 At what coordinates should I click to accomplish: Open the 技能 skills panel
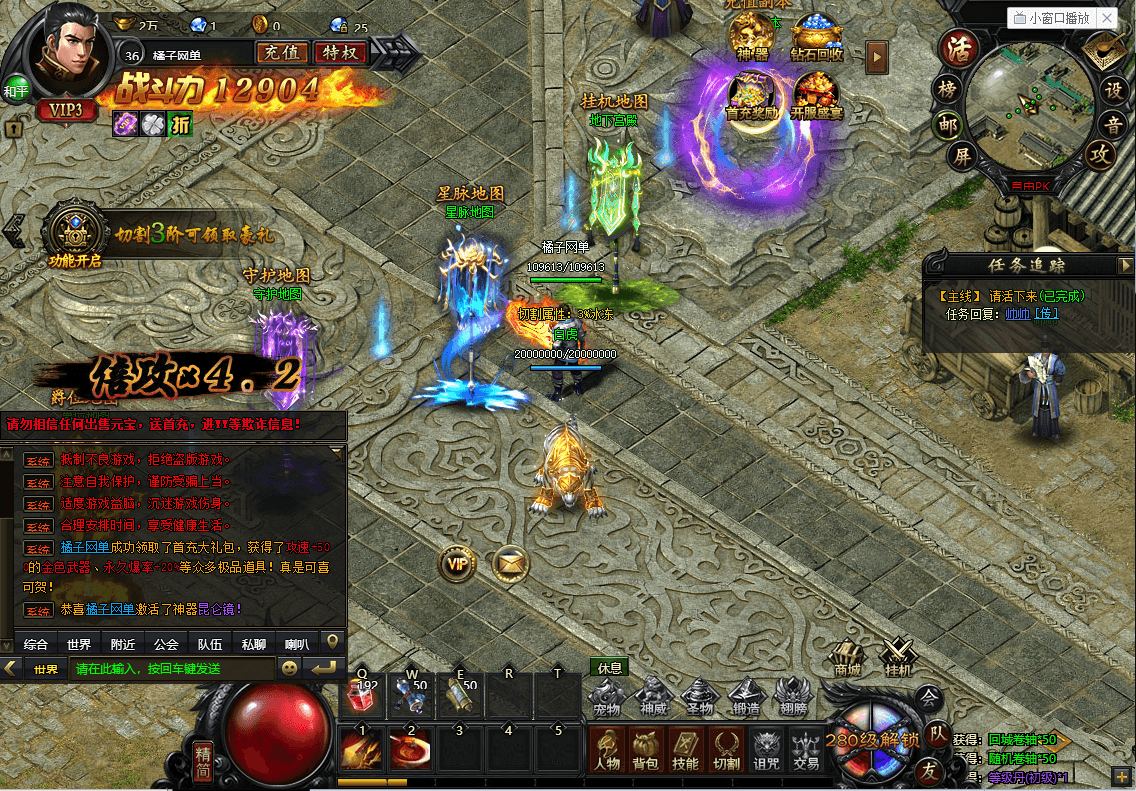coord(685,750)
